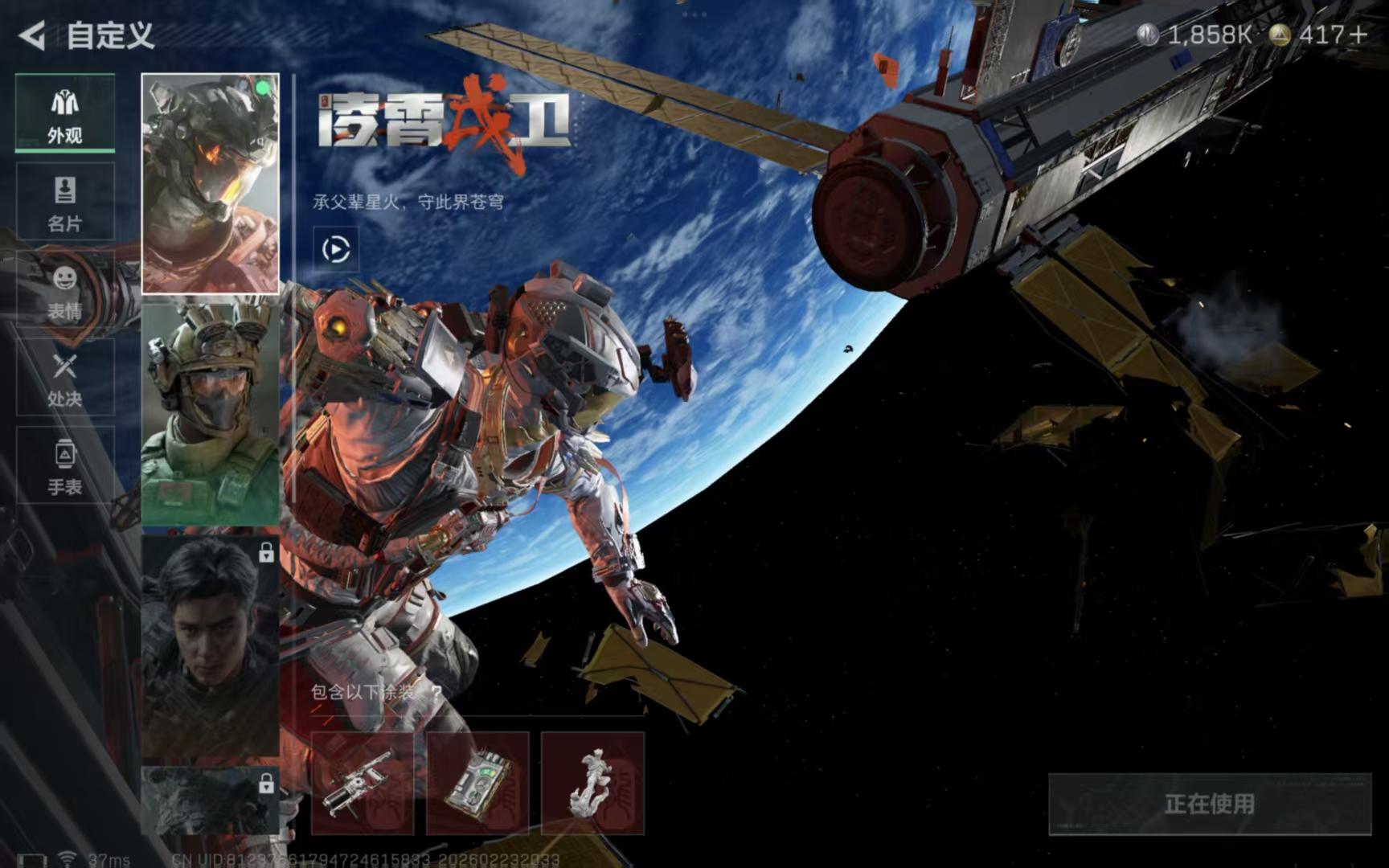Select the 表情 emote tab
Viewport: 1389px width, 868px height.
(x=65, y=291)
